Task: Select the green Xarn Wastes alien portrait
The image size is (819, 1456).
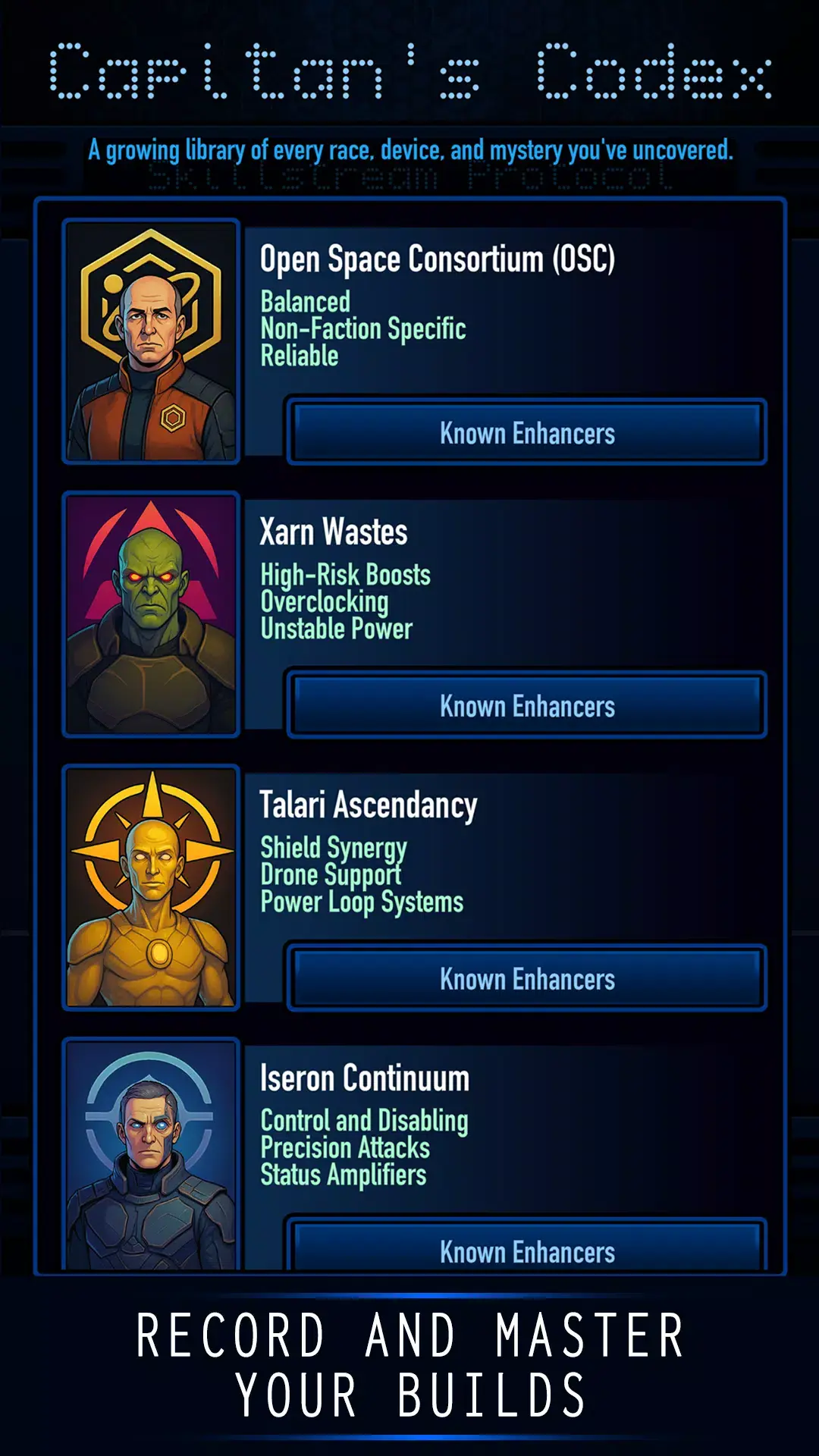Action: [152, 614]
